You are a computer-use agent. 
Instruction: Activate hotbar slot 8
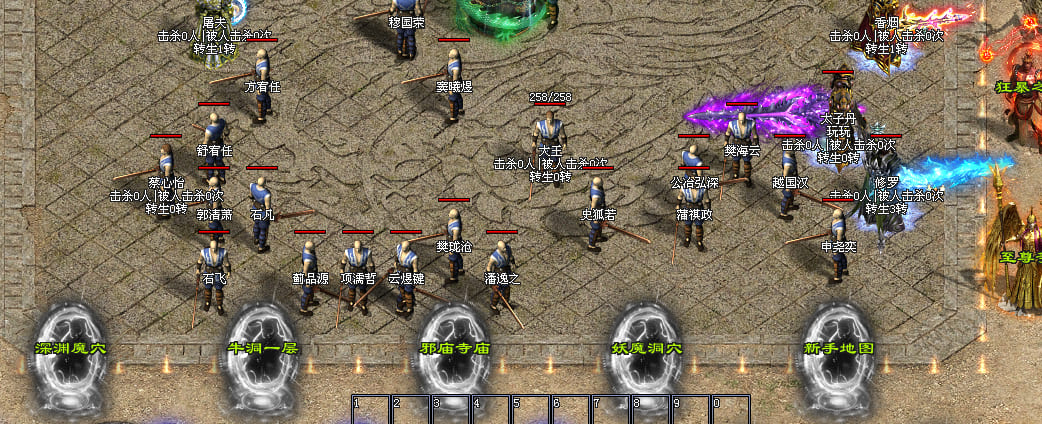[651, 410]
